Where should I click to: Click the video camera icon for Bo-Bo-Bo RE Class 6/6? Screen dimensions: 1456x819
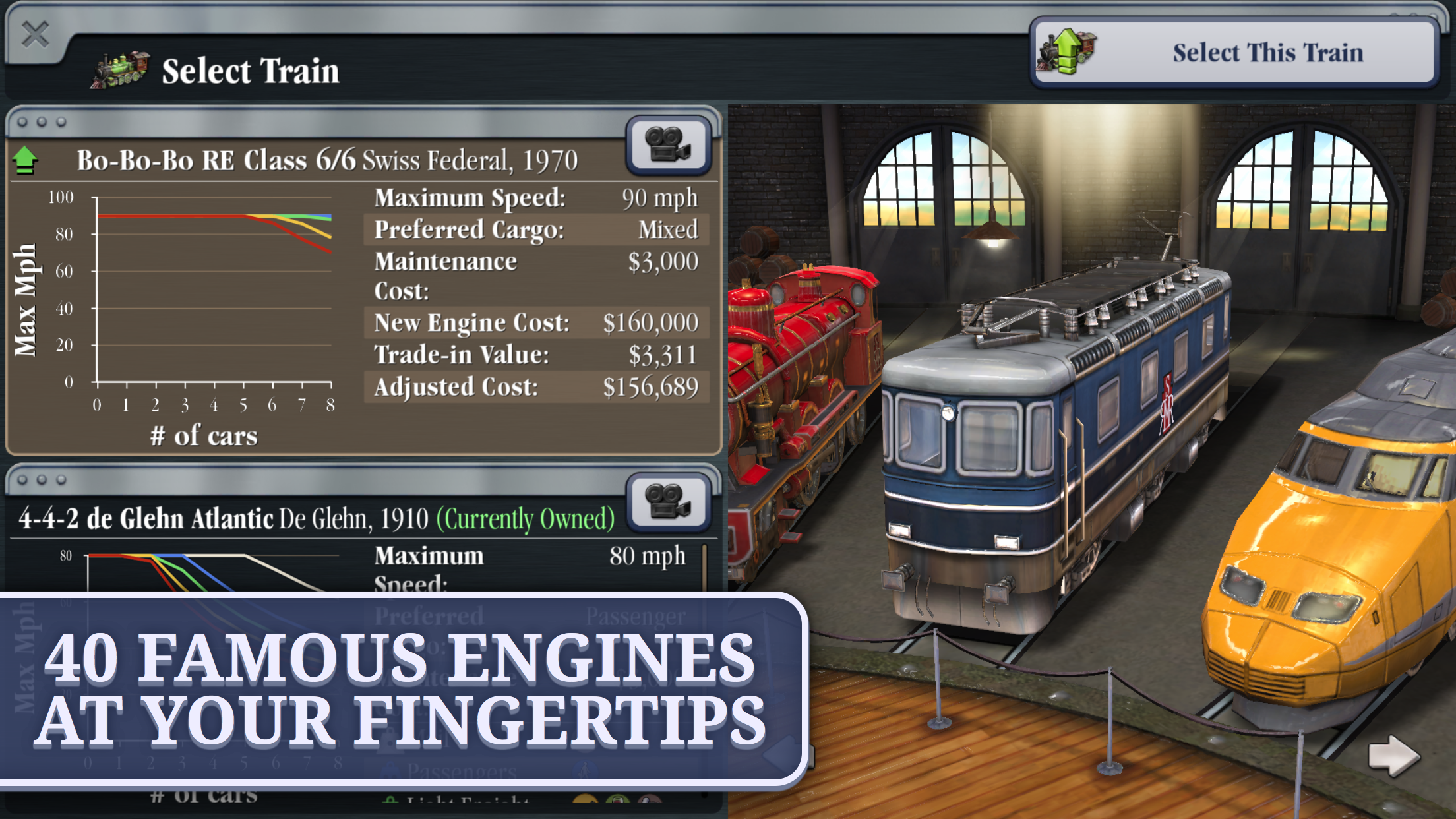click(x=667, y=144)
